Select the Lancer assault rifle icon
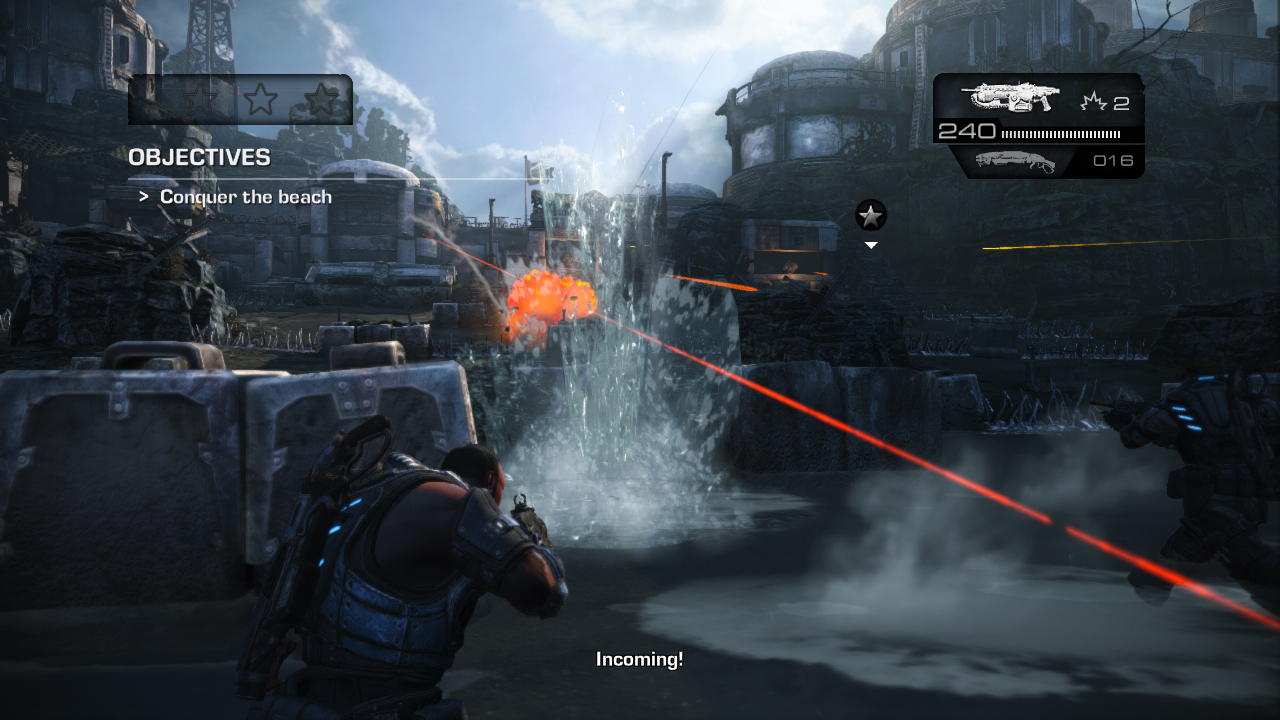Image resolution: width=1280 pixels, height=720 pixels. (1010, 97)
